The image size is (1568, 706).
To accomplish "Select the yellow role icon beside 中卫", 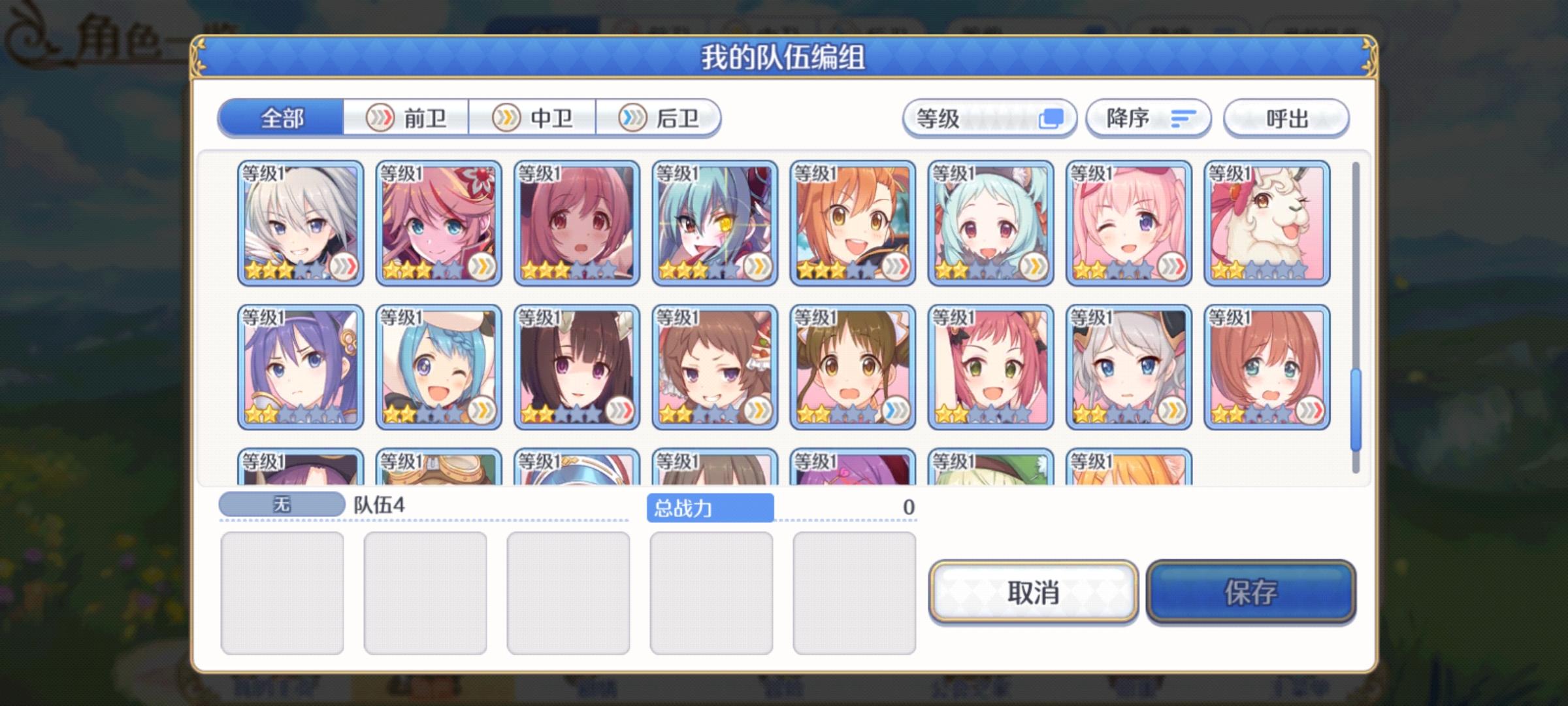I will (506, 117).
